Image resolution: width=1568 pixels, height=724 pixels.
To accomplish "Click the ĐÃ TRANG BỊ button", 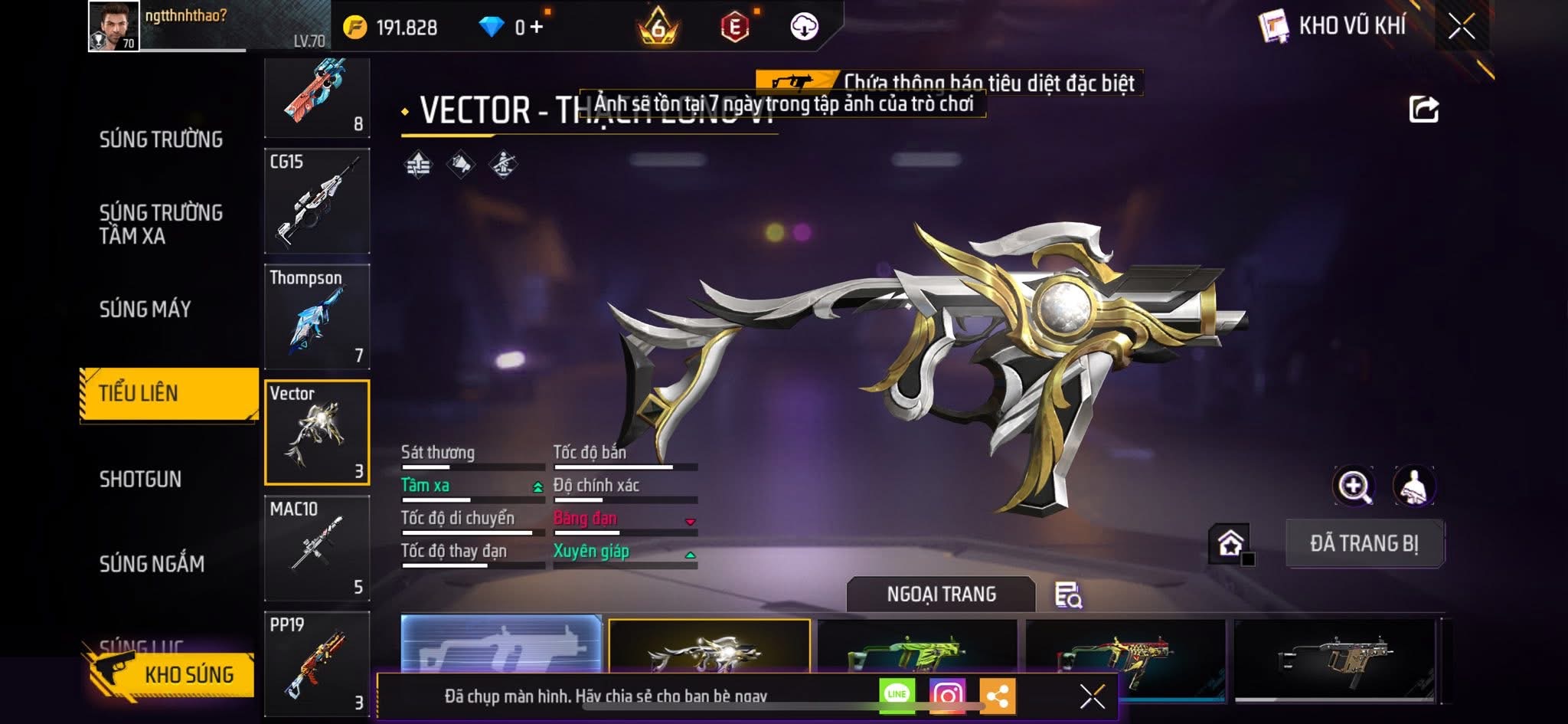I will [1364, 543].
